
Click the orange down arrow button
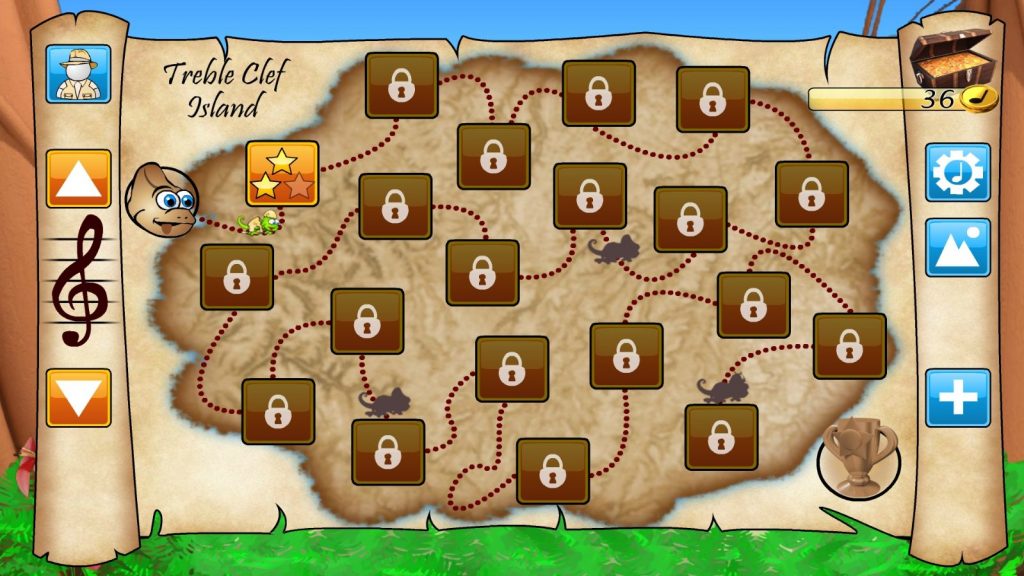coord(78,397)
